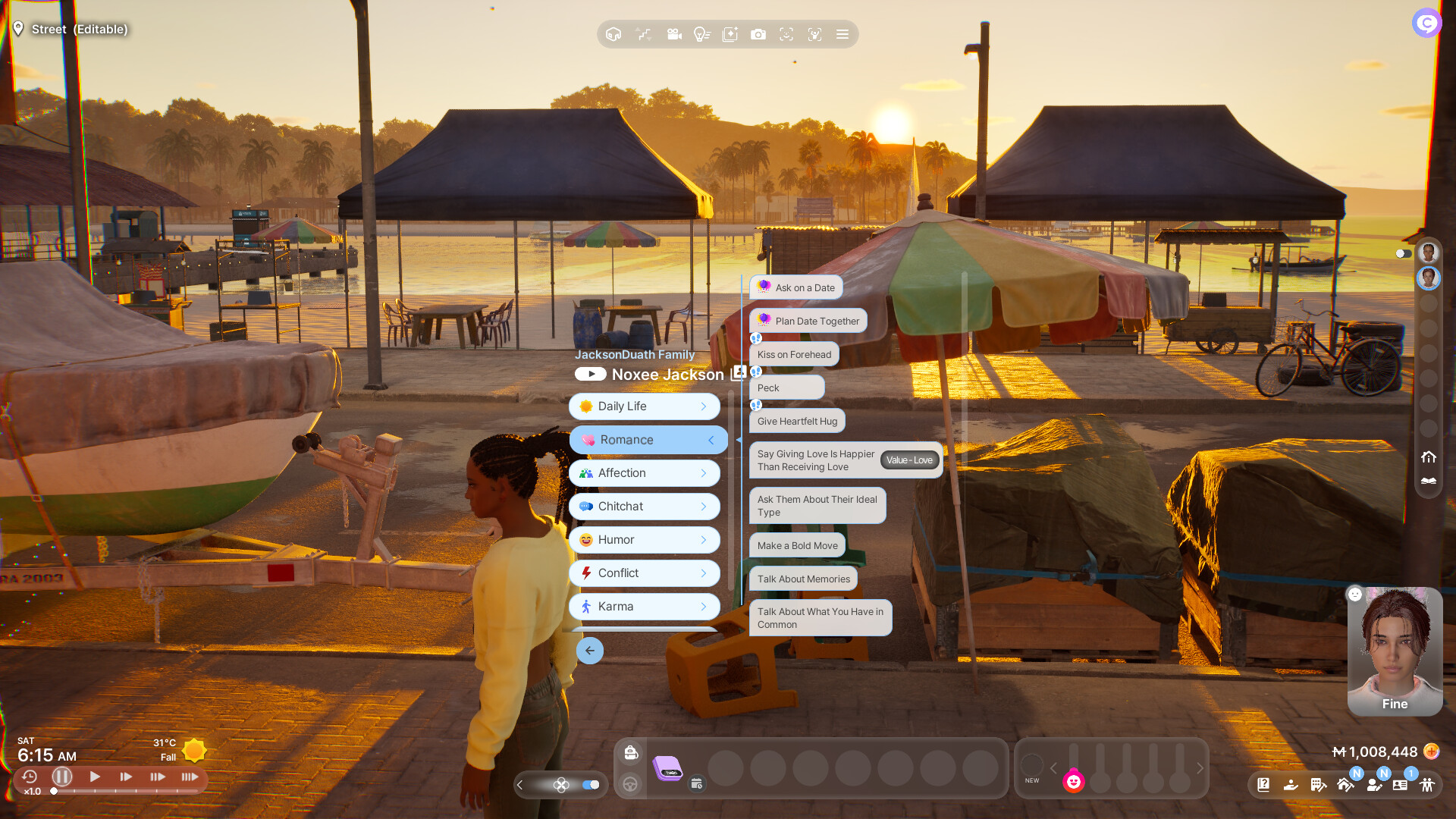Ask Them About Their Ideal Type
This screenshot has width=1456, height=819.
tap(817, 506)
